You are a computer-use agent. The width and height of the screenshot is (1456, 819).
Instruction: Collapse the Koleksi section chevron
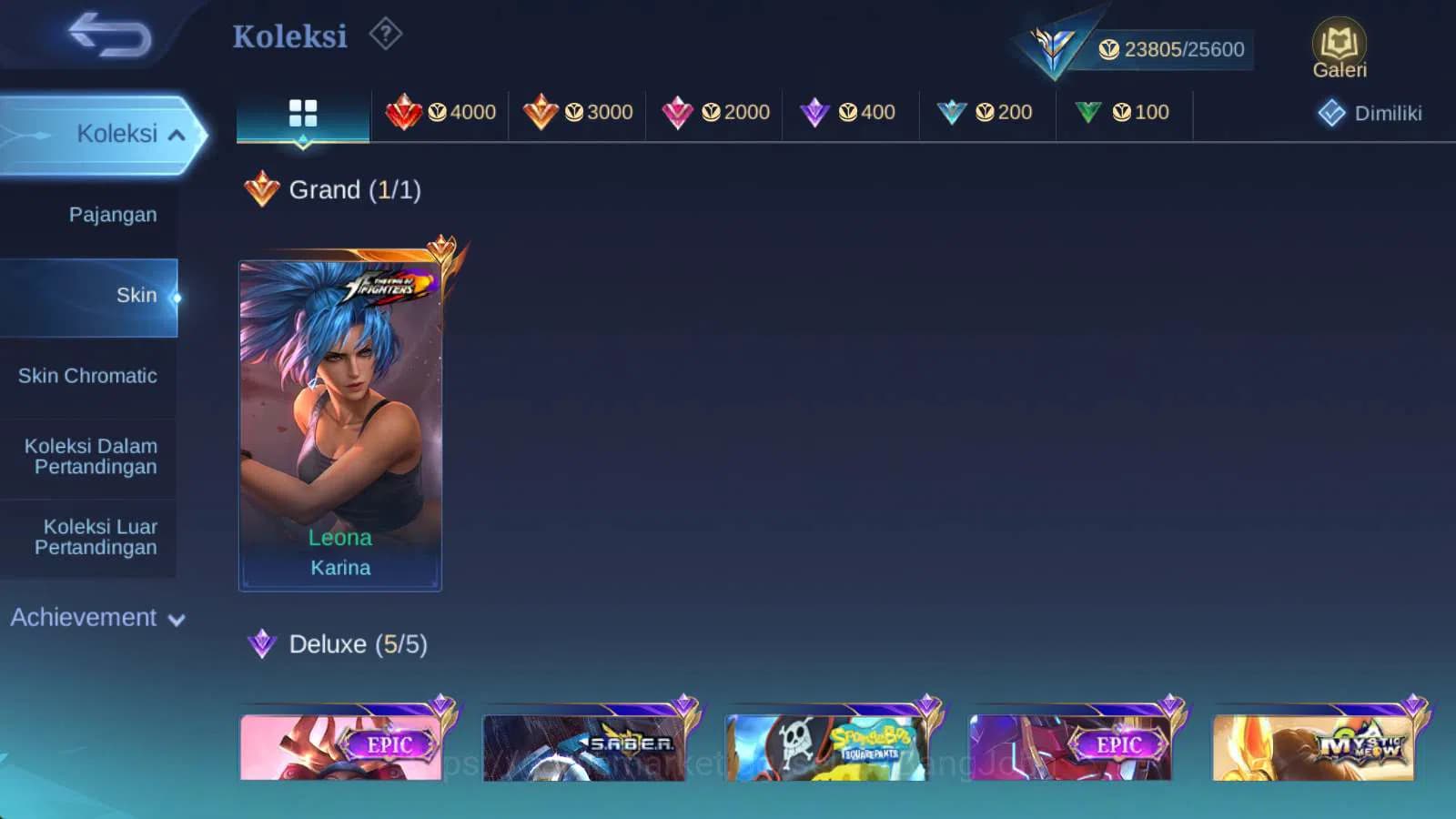pyautogui.click(x=177, y=134)
